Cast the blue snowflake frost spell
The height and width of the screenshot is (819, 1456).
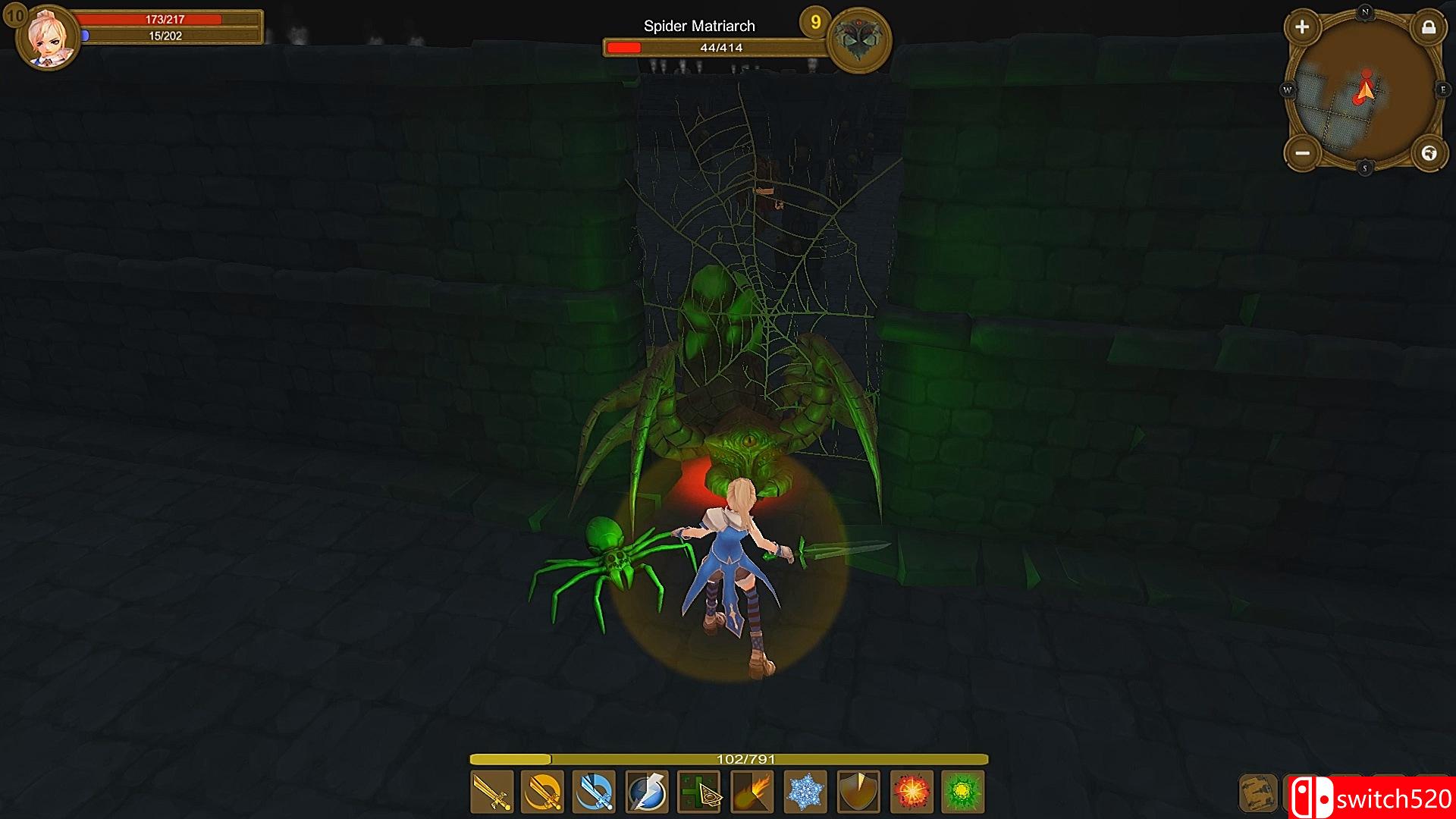[x=805, y=792]
